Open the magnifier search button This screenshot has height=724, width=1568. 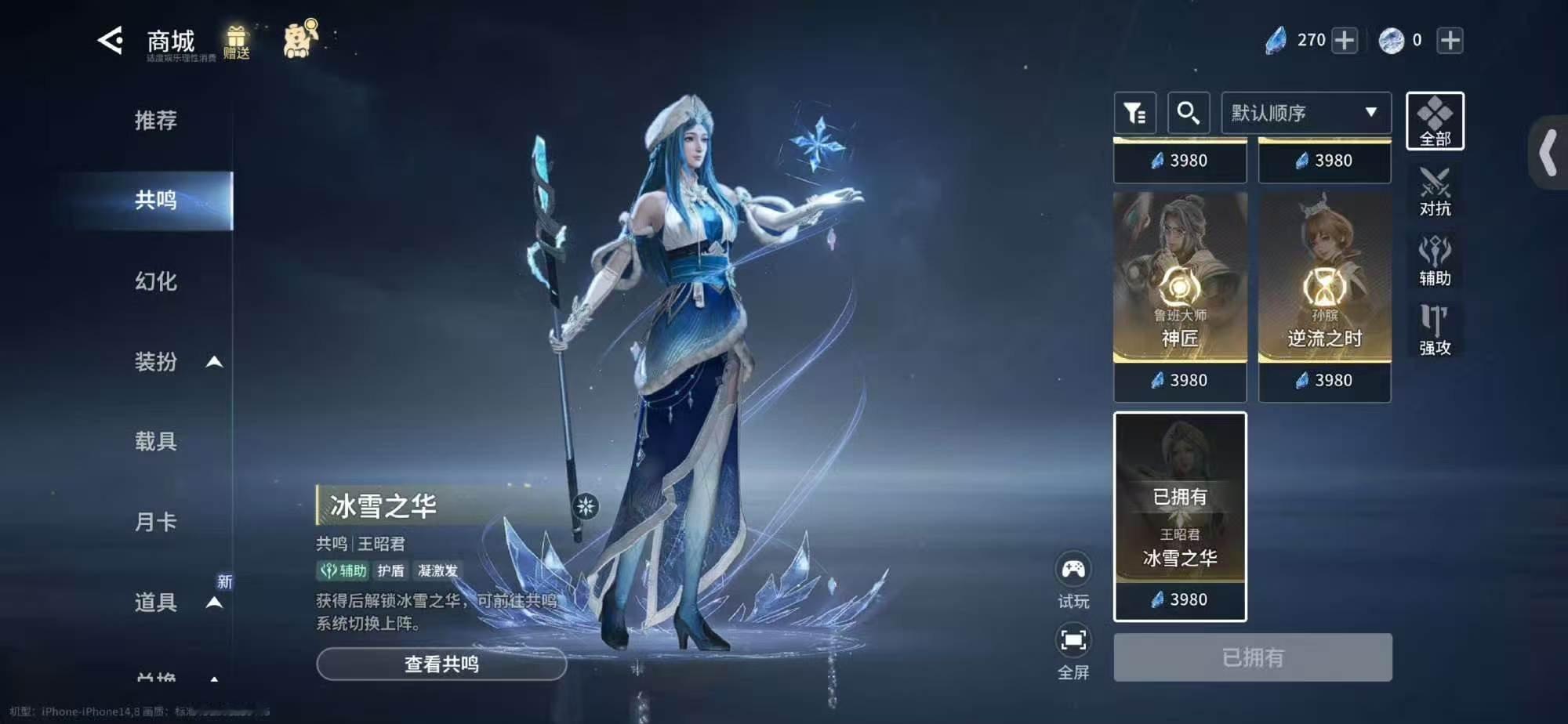coord(1189,114)
